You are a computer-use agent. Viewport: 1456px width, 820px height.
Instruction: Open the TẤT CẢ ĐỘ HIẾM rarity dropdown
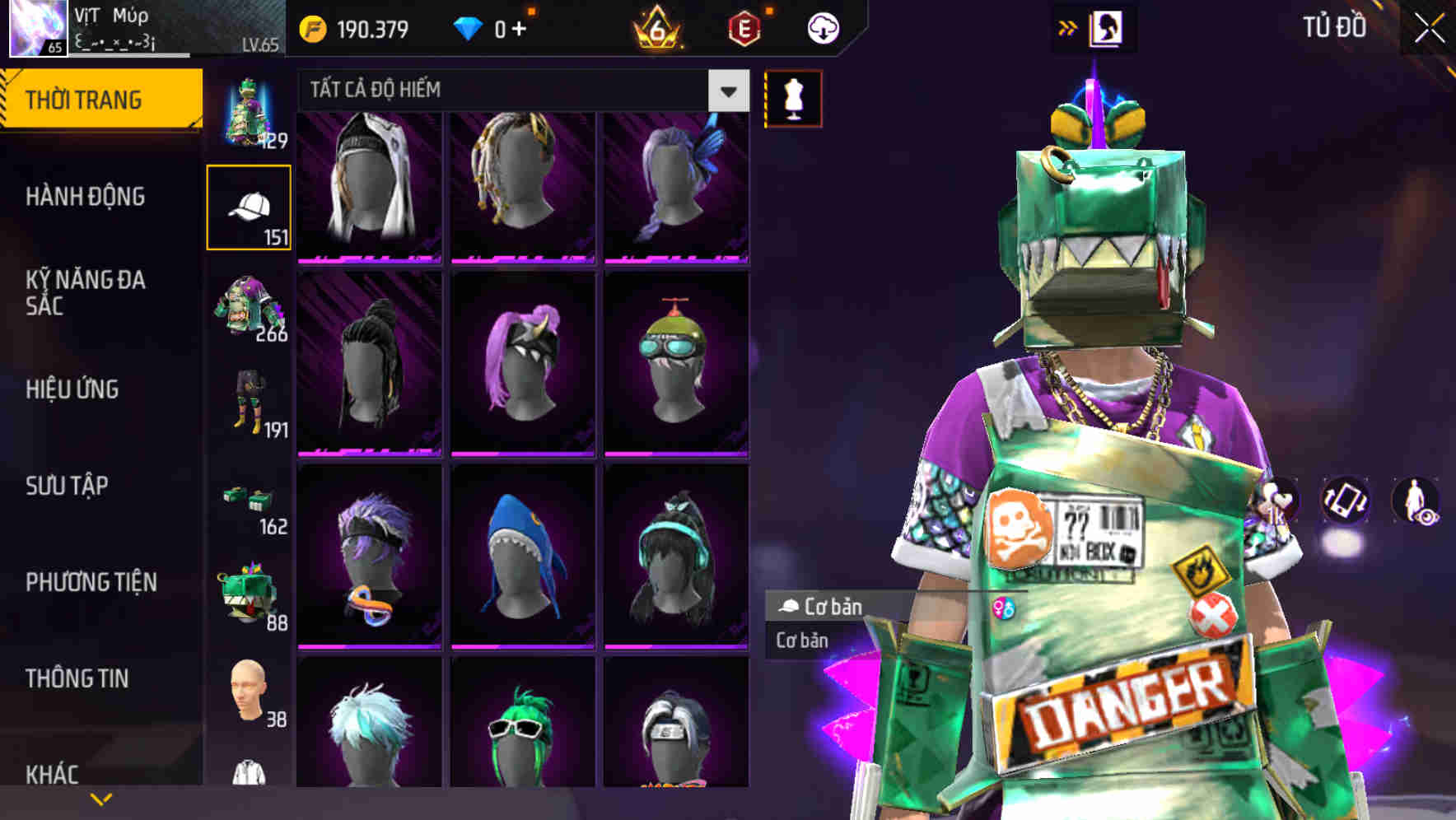click(x=726, y=91)
